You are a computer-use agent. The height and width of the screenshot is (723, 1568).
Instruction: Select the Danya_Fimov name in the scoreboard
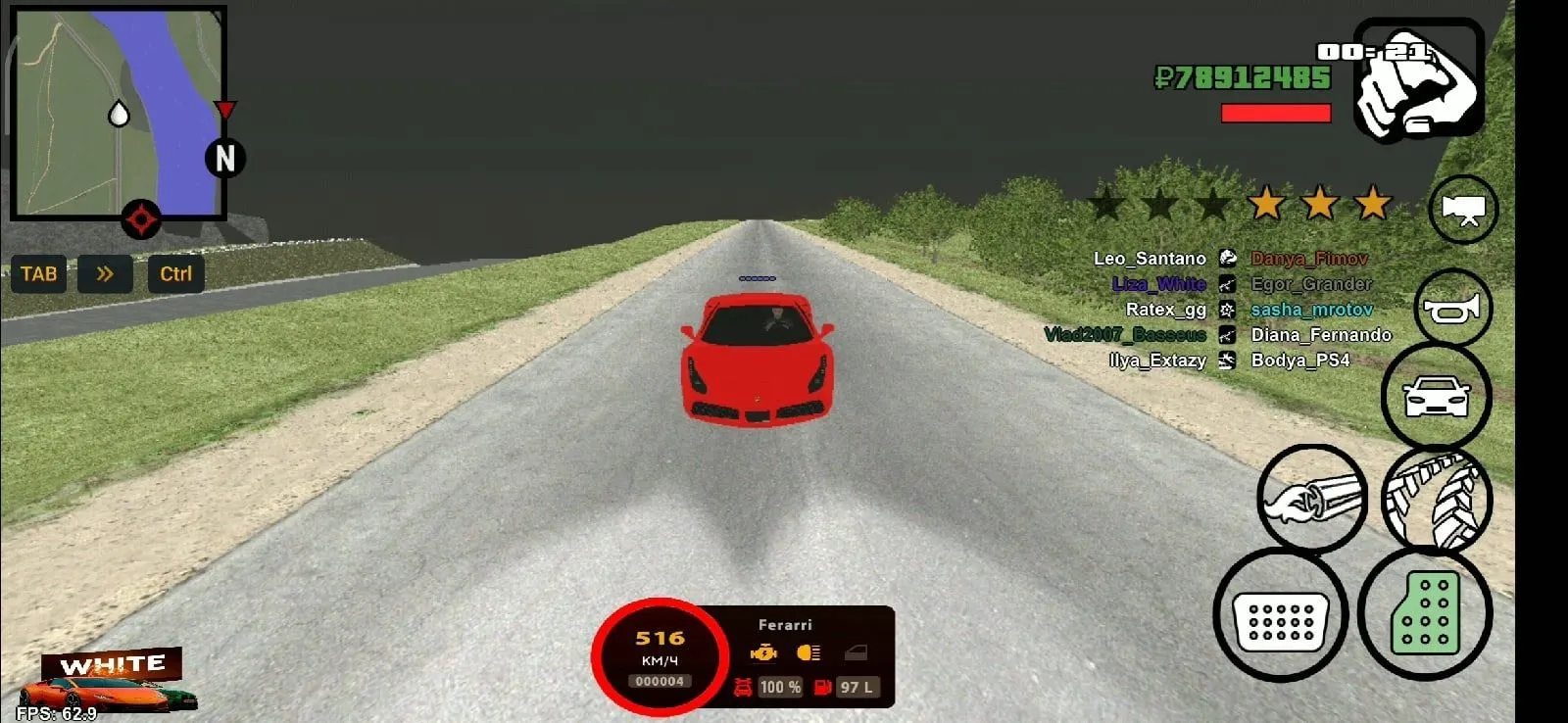pos(1308,259)
